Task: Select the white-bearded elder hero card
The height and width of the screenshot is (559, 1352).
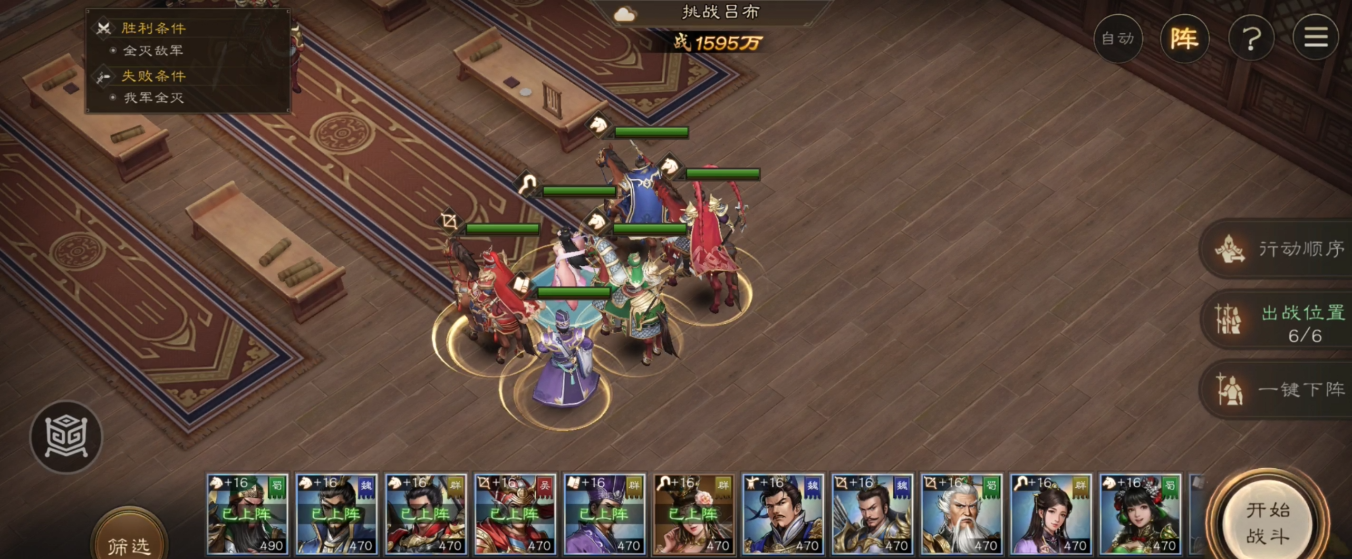Action: point(961,514)
